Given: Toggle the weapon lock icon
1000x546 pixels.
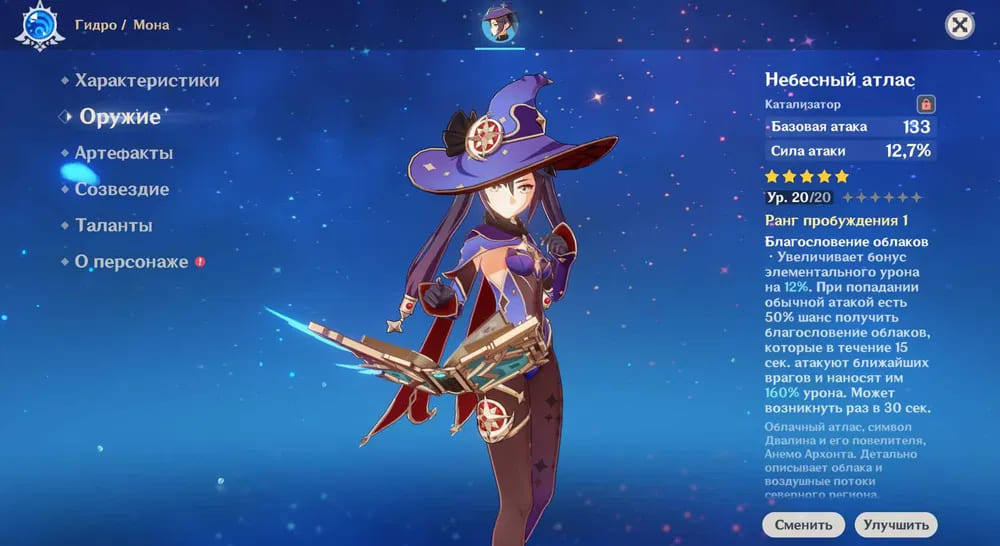Looking at the screenshot, I should tap(925, 104).
